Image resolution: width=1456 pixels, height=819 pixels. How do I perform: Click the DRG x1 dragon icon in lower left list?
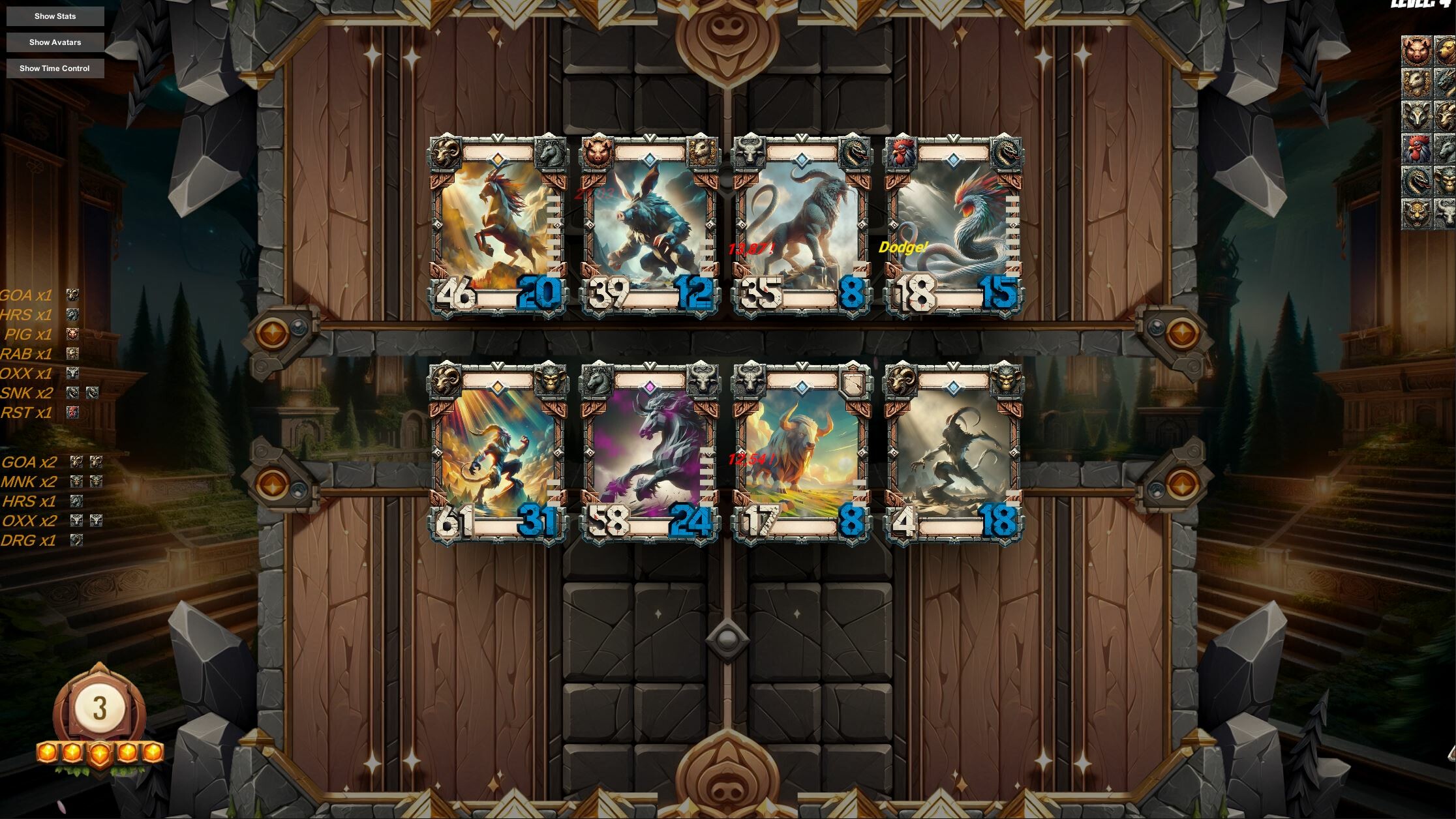tap(76, 540)
